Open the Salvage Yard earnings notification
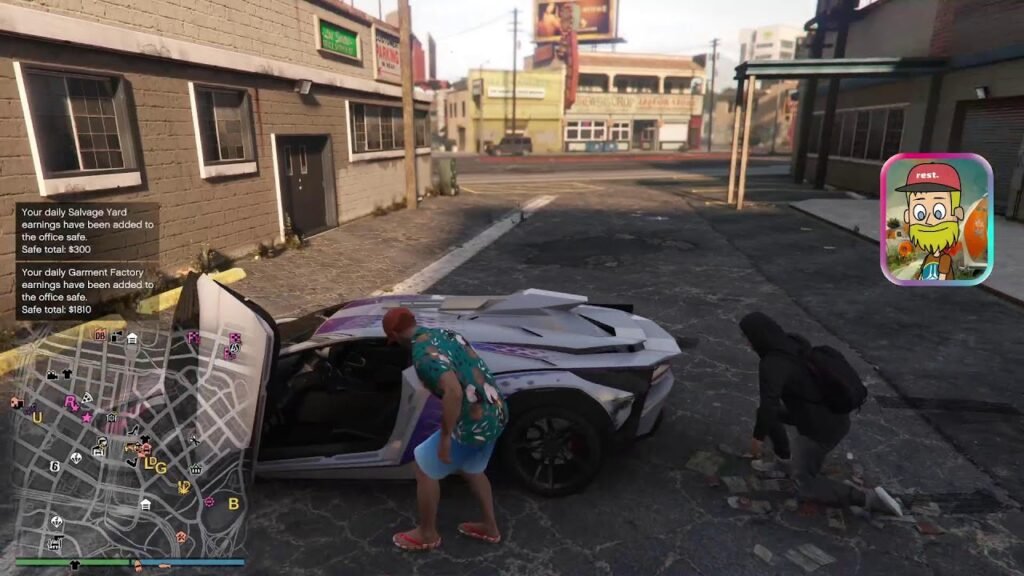 click(x=87, y=231)
